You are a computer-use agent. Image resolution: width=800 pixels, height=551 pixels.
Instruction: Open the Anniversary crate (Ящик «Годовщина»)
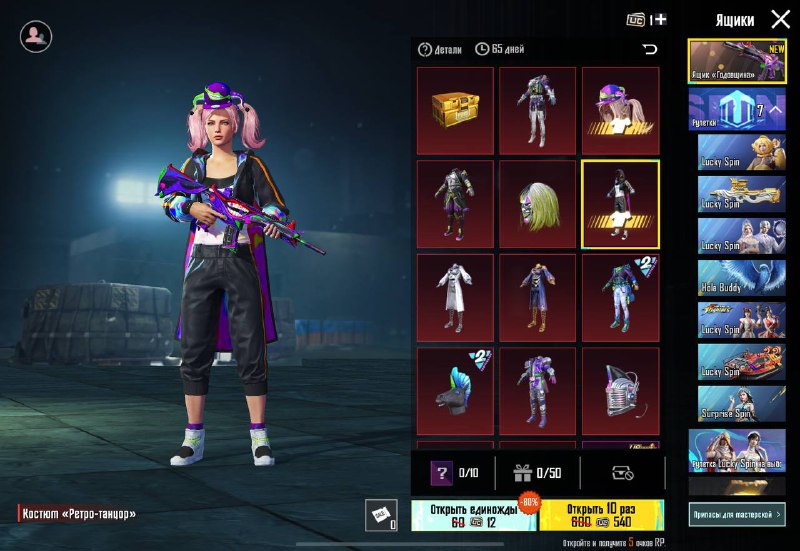(x=737, y=61)
